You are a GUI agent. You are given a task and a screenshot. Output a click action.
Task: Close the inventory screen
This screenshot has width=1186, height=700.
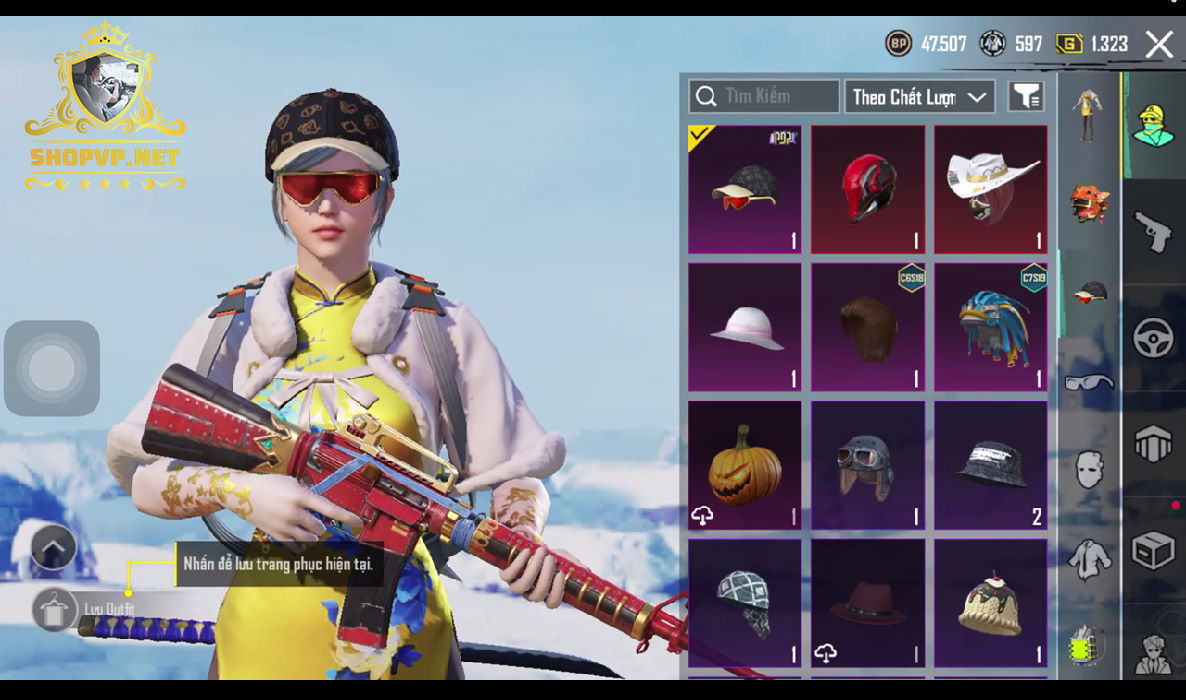(1159, 44)
